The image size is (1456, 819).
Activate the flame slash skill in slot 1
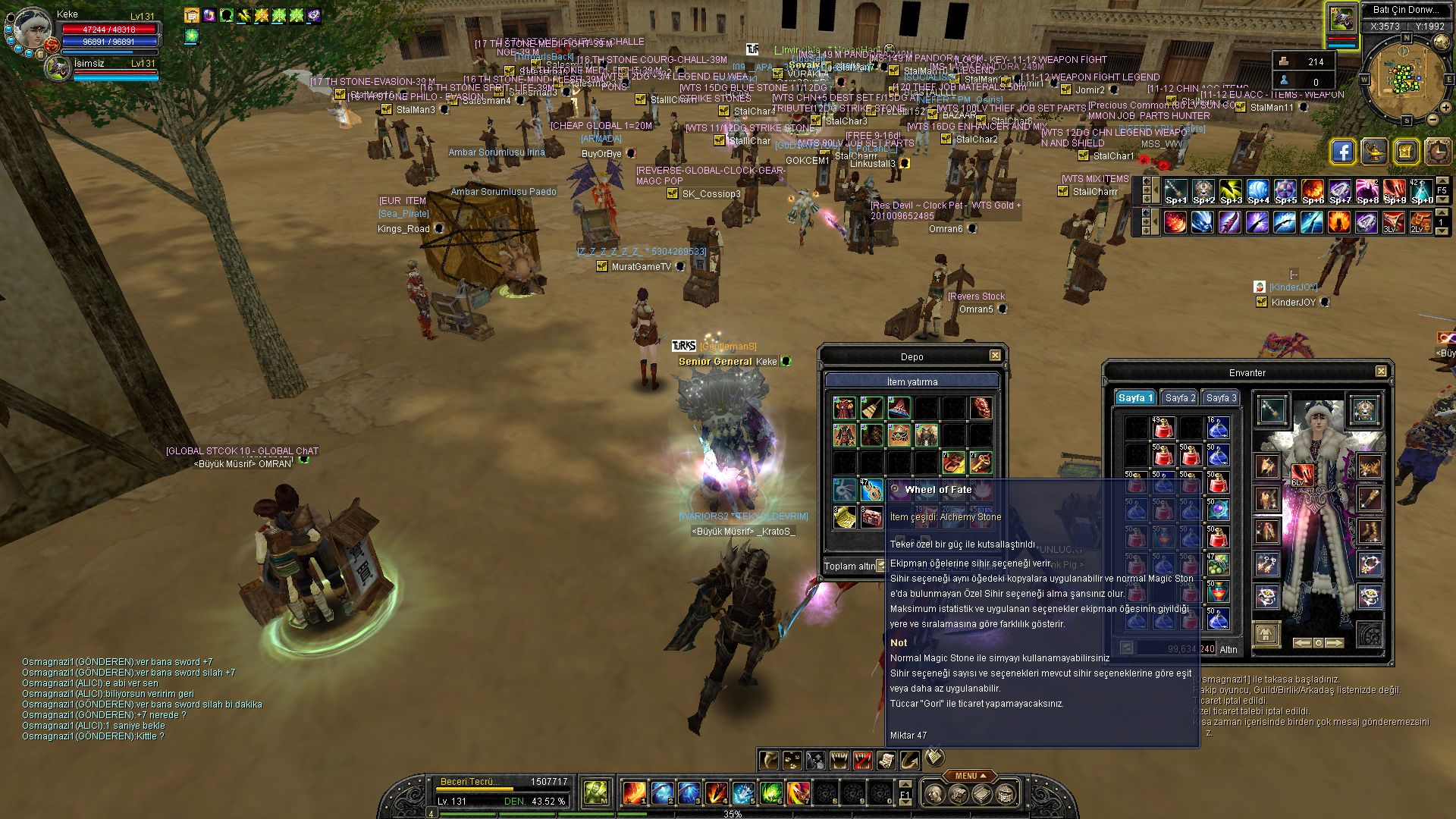pos(634,793)
